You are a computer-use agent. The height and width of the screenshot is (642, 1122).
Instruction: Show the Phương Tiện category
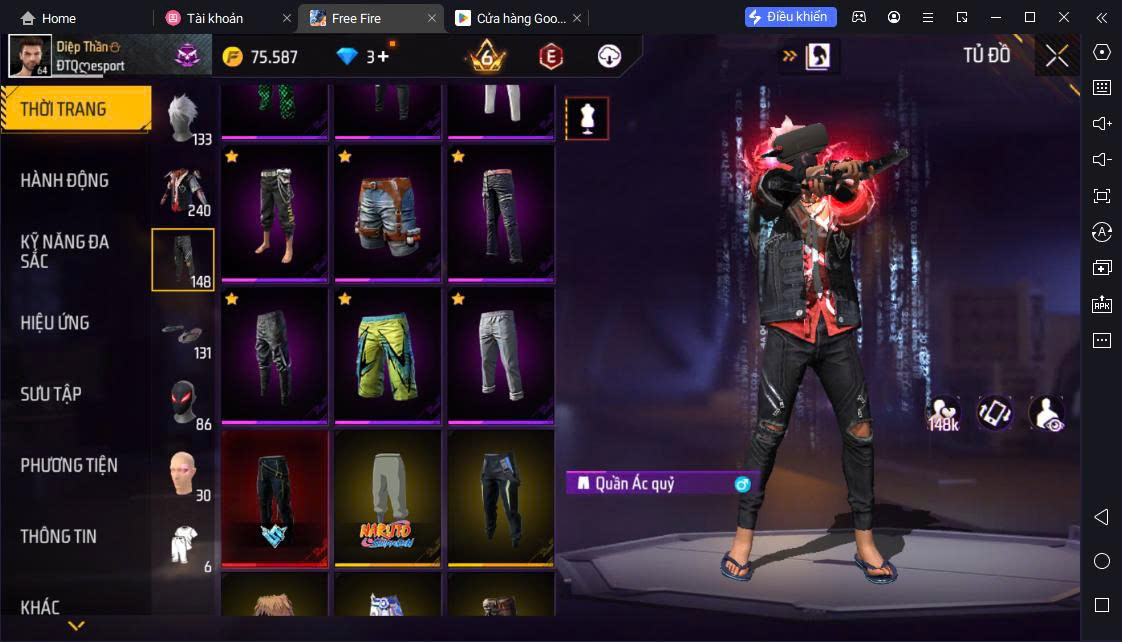(69, 465)
